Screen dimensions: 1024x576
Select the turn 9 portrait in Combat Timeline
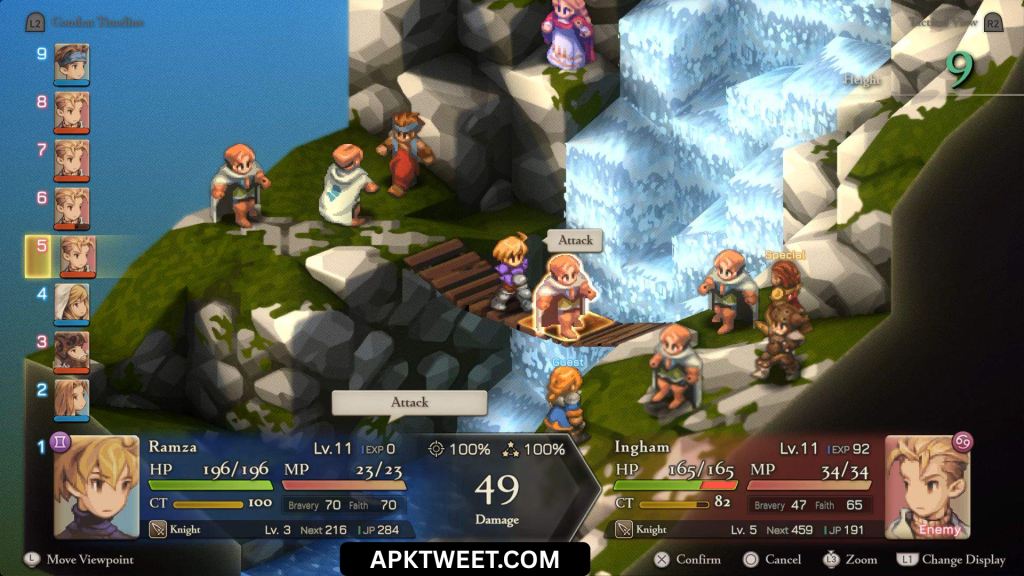pos(72,62)
